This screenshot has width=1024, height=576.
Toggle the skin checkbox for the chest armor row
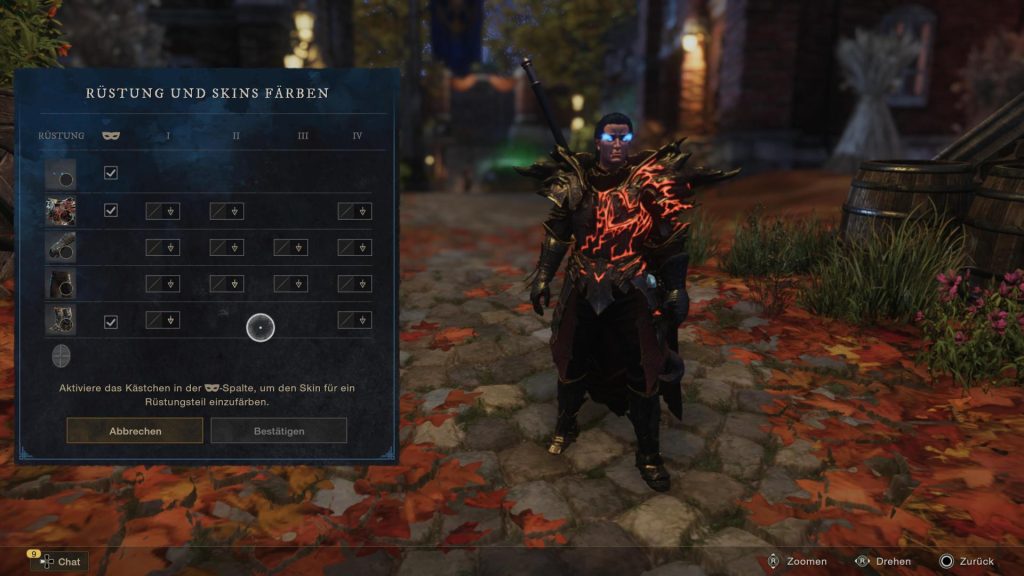(111, 210)
